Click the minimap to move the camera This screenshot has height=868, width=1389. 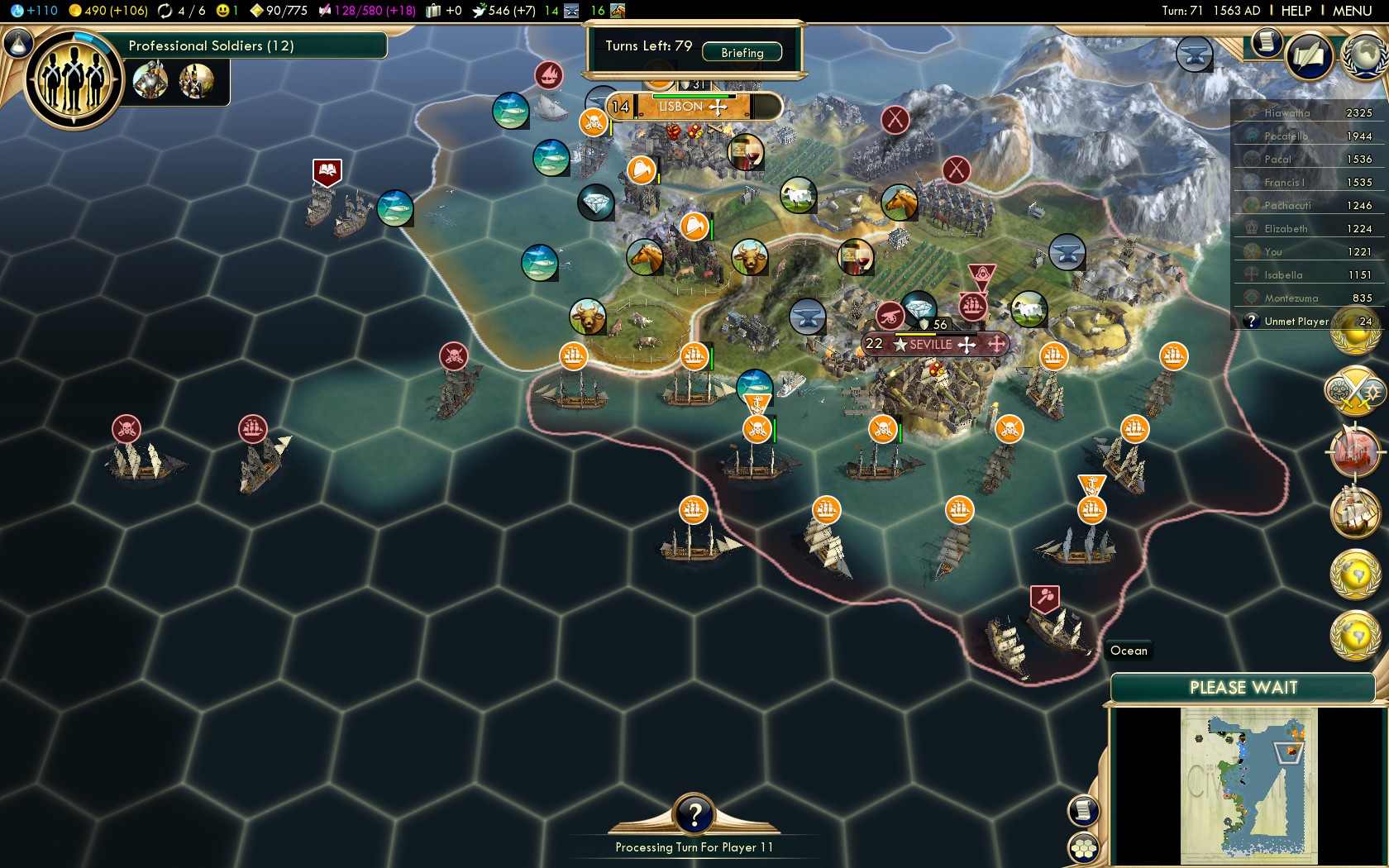(1248, 785)
